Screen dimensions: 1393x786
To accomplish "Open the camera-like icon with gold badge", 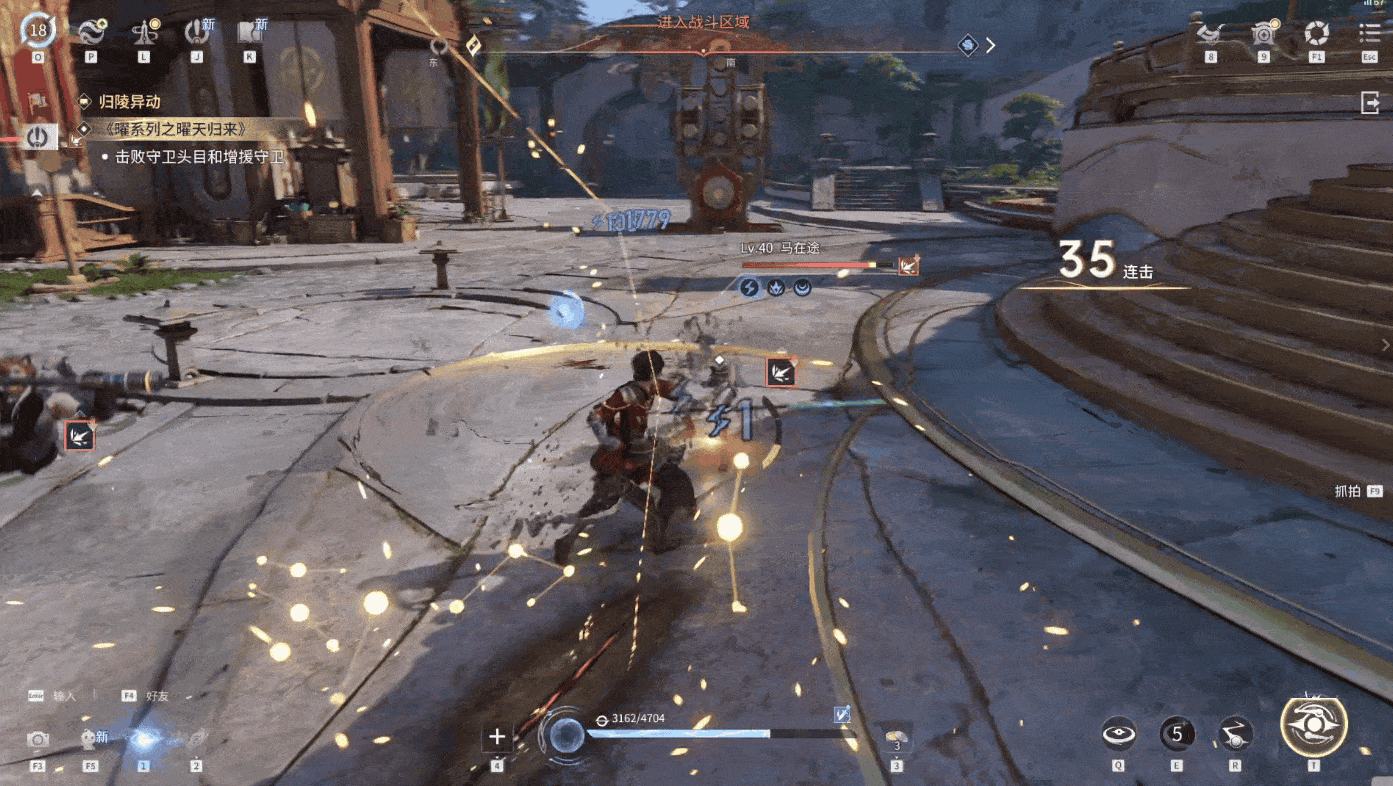I will tap(1263, 34).
